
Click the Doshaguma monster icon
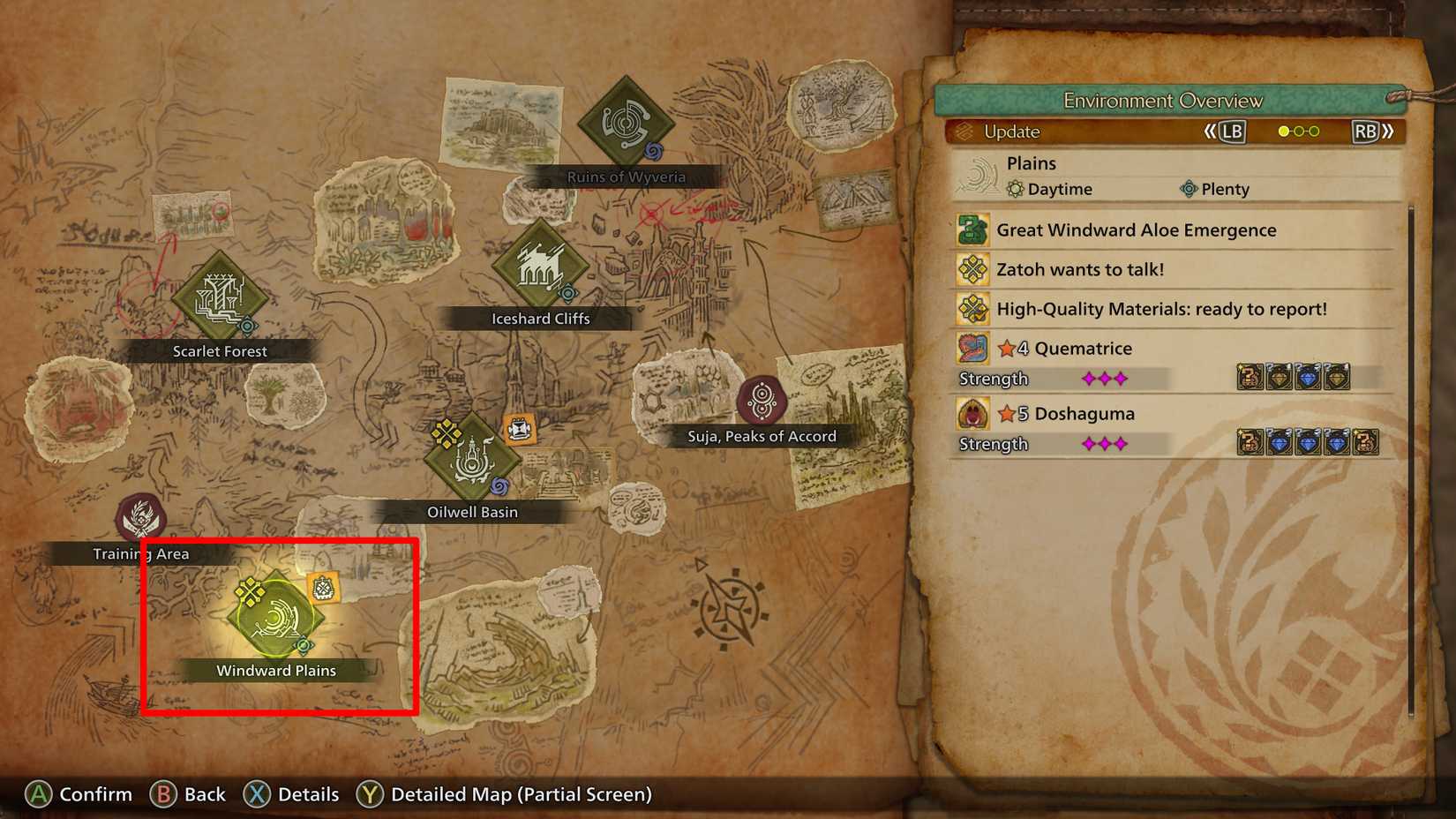point(972,413)
